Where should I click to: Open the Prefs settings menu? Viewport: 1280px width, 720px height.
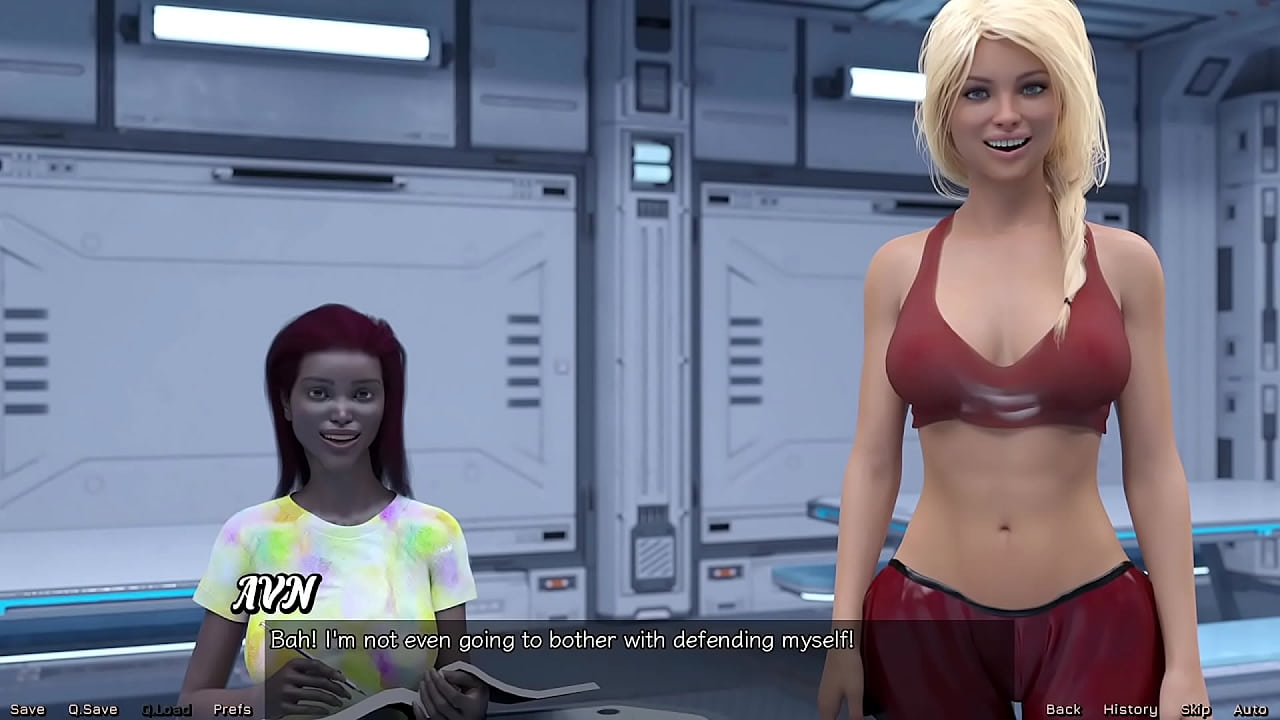point(232,708)
